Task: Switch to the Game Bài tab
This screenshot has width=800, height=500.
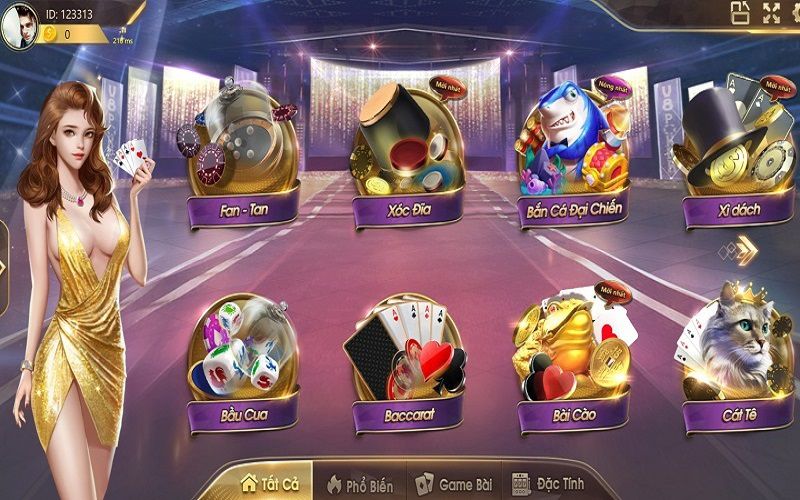Action: [455, 484]
